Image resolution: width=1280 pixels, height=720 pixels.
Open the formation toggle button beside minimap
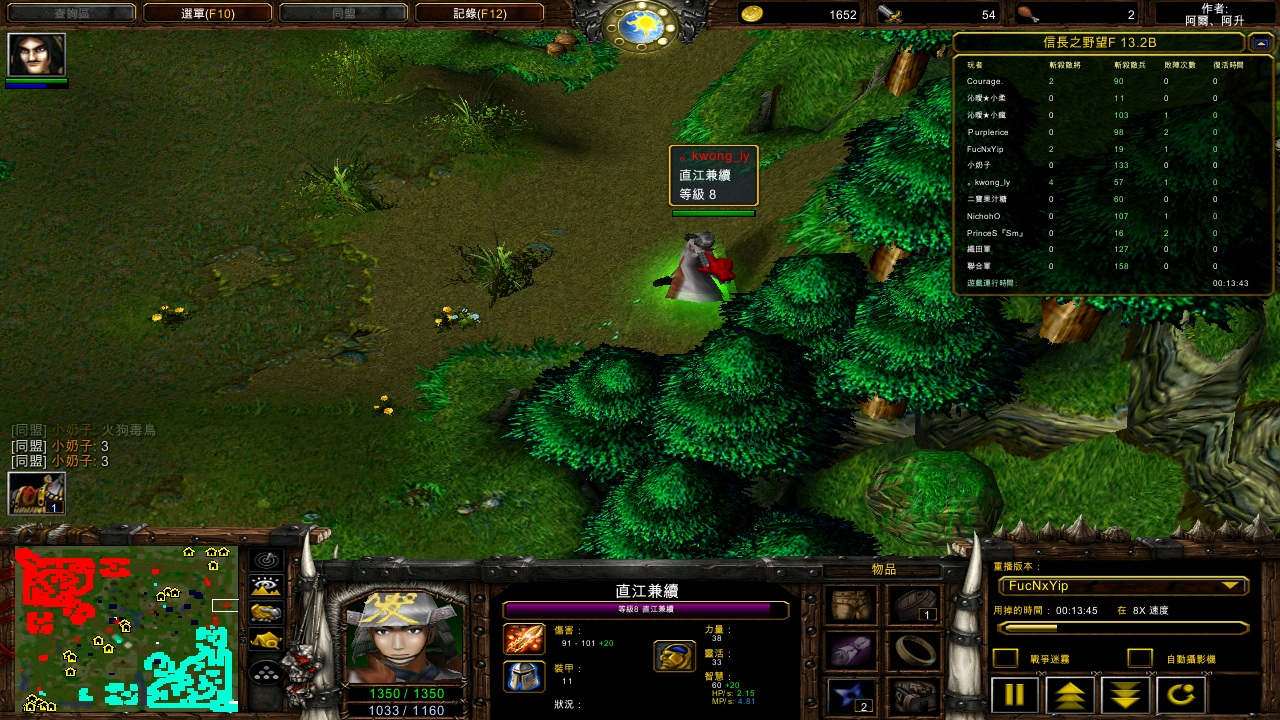[266, 673]
